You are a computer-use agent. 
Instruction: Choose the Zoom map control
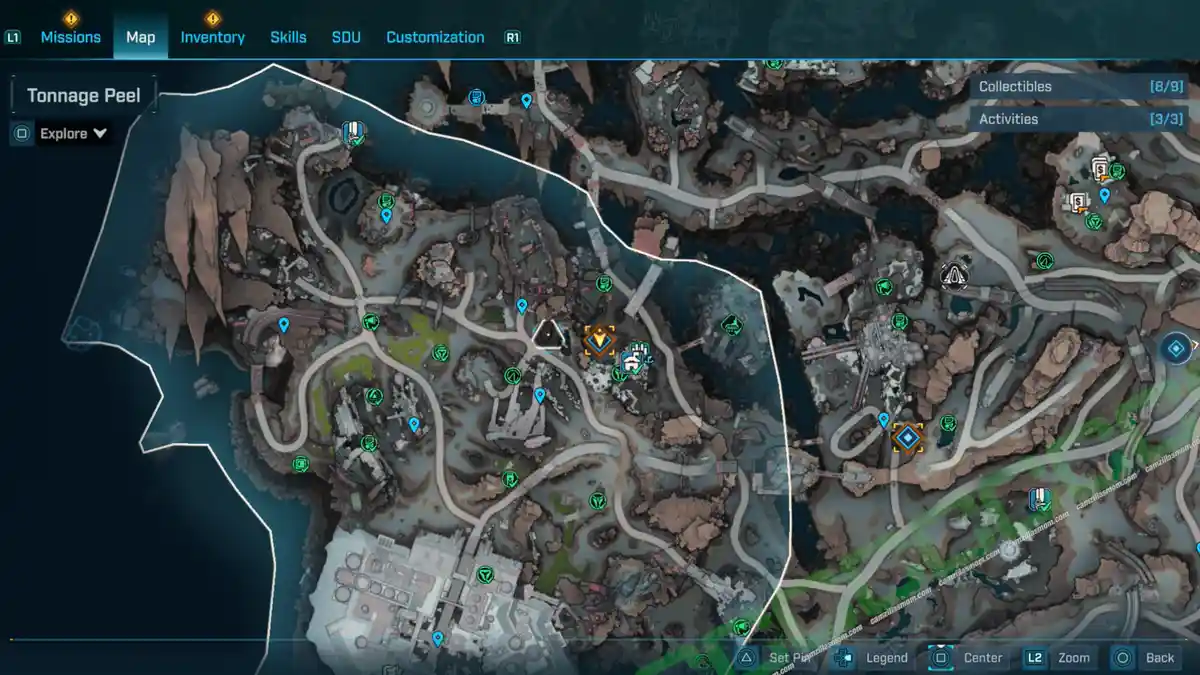click(x=1073, y=657)
